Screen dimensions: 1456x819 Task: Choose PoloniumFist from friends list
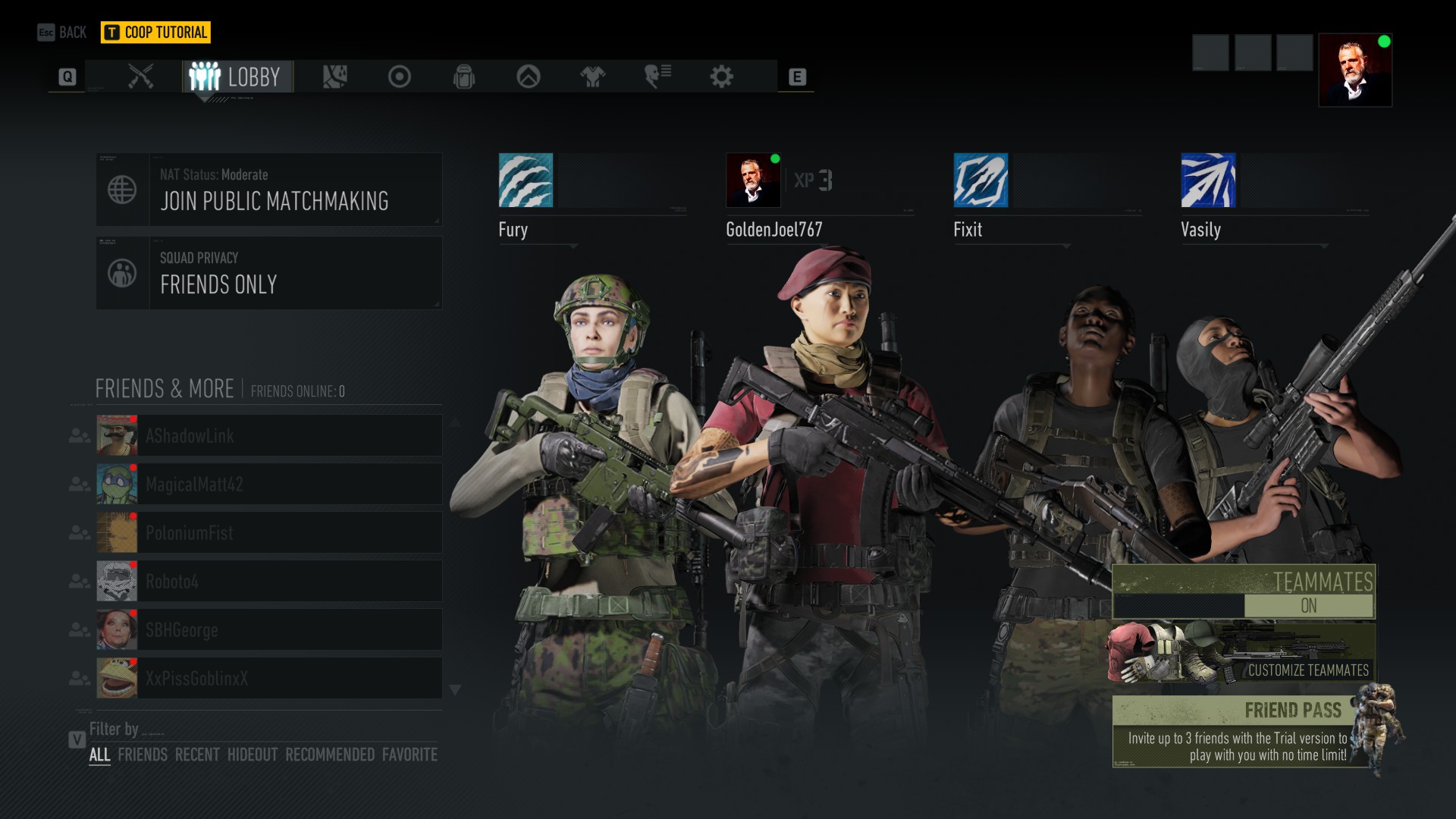(x=269, y=532)
